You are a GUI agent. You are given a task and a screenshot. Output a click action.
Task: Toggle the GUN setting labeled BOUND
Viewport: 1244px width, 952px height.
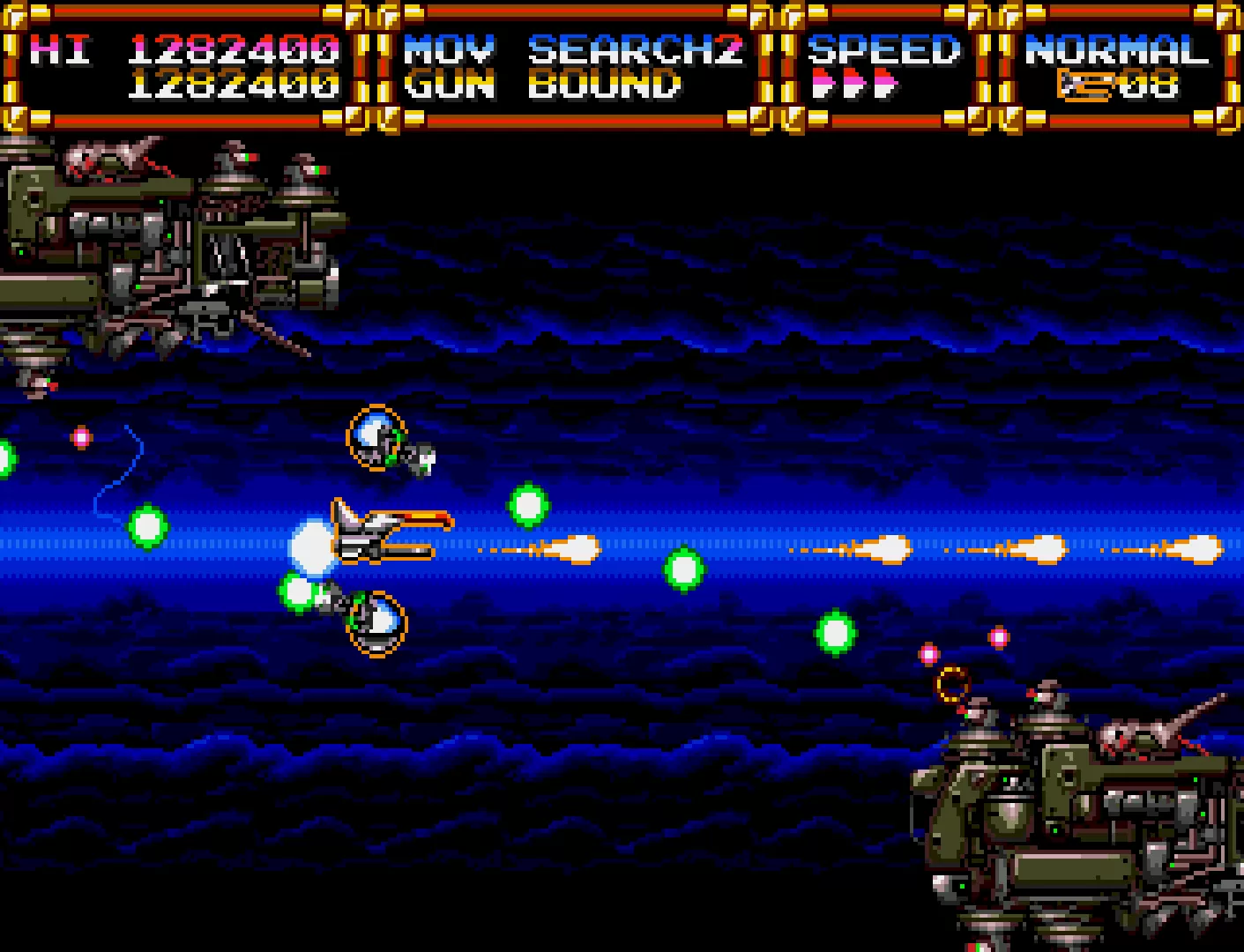pyautogui.click(x=607, y=86)
